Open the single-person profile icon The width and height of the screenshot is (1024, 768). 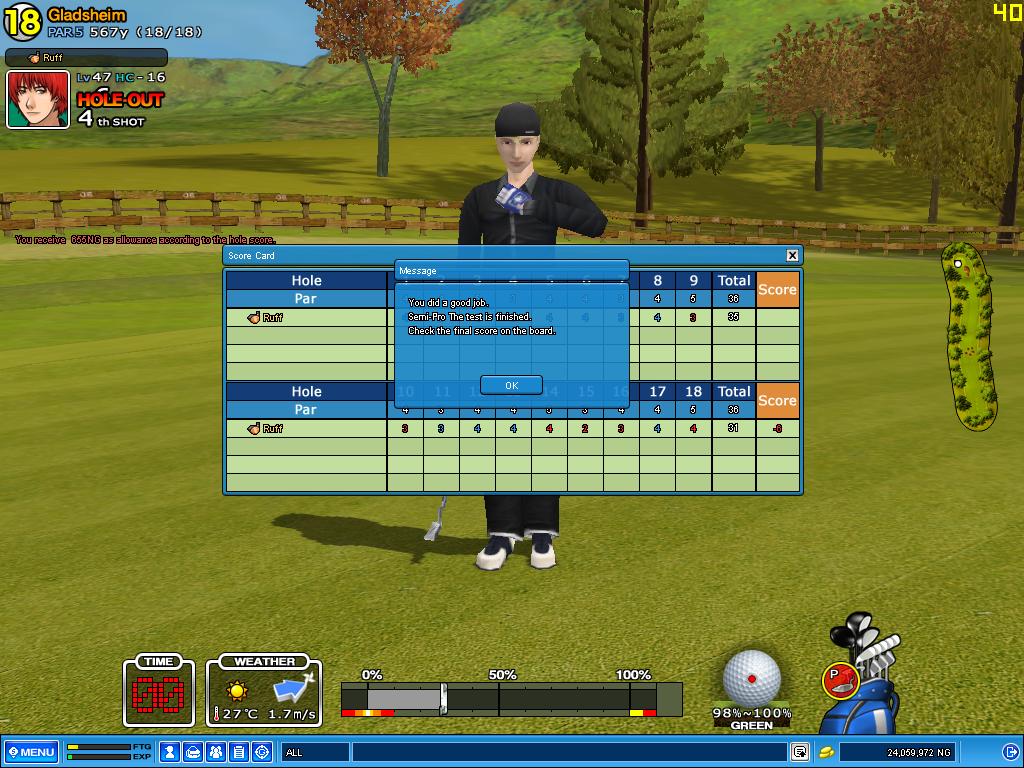pyautogui.click(x=170, y=752)
